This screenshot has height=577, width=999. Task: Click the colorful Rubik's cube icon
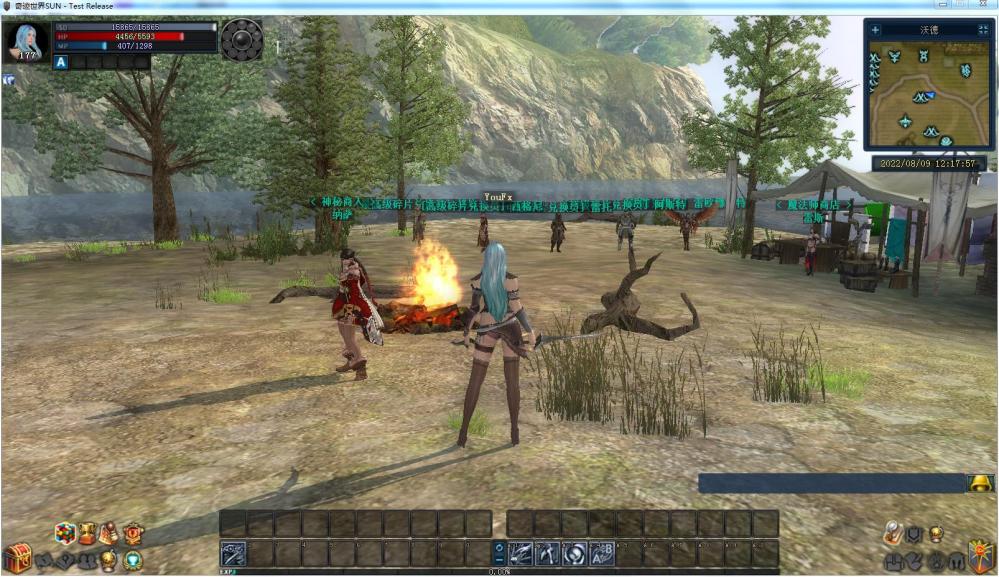pyautogui.click(x=65, y=534)
